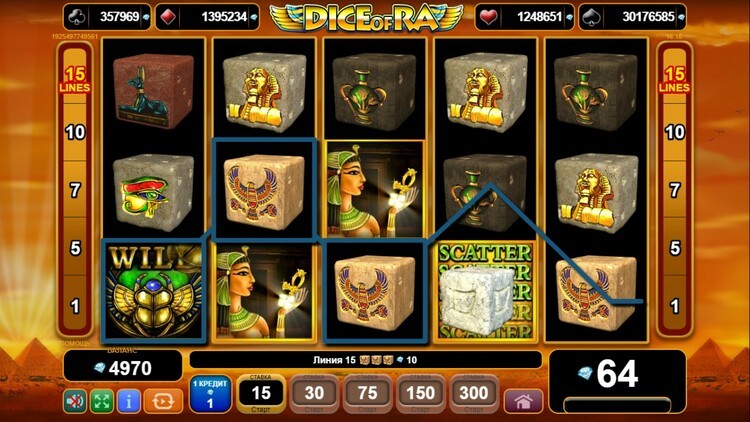Spin with bet of 15

pos(261,395)
